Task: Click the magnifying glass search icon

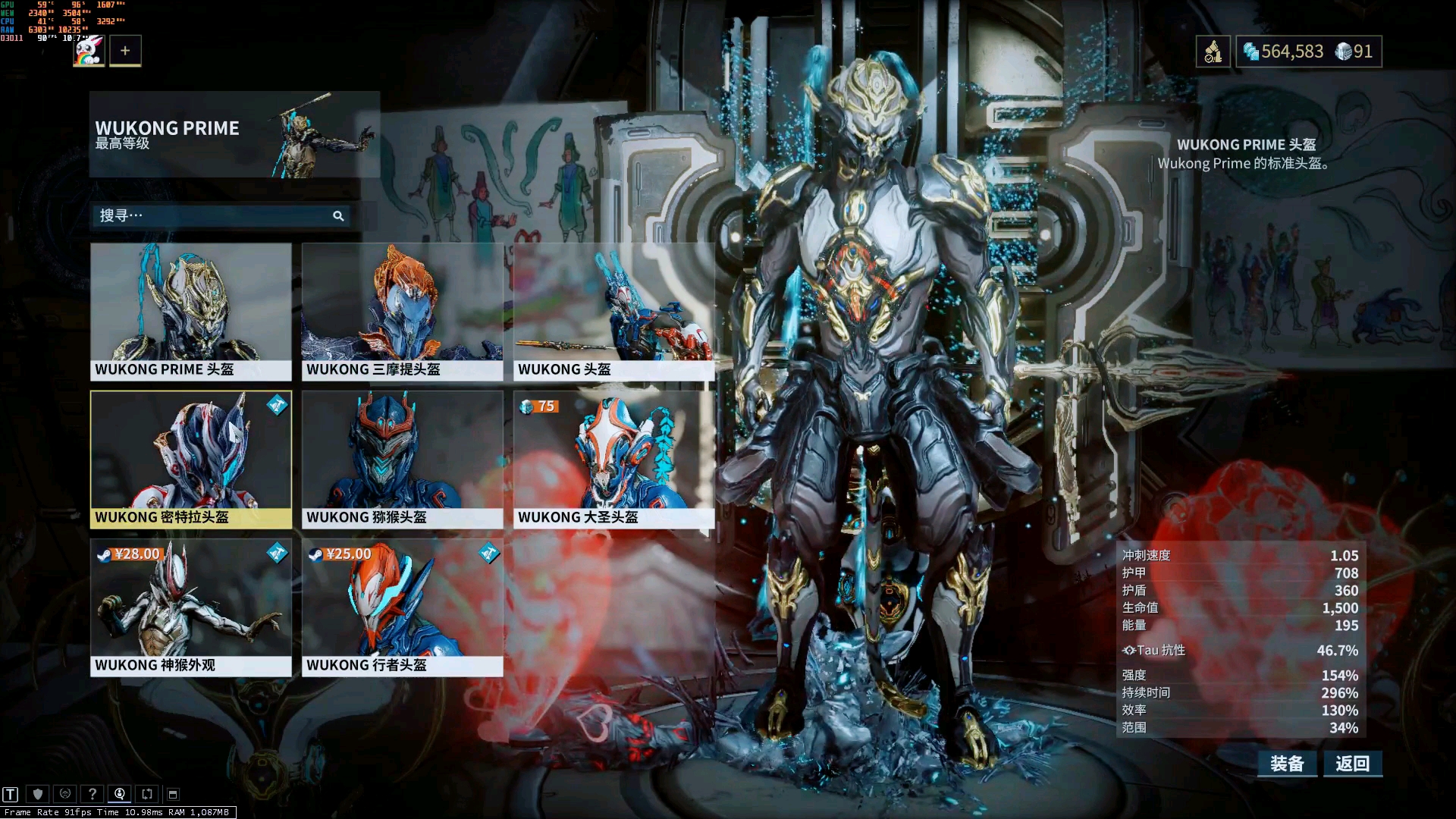Action: point(338,216)
